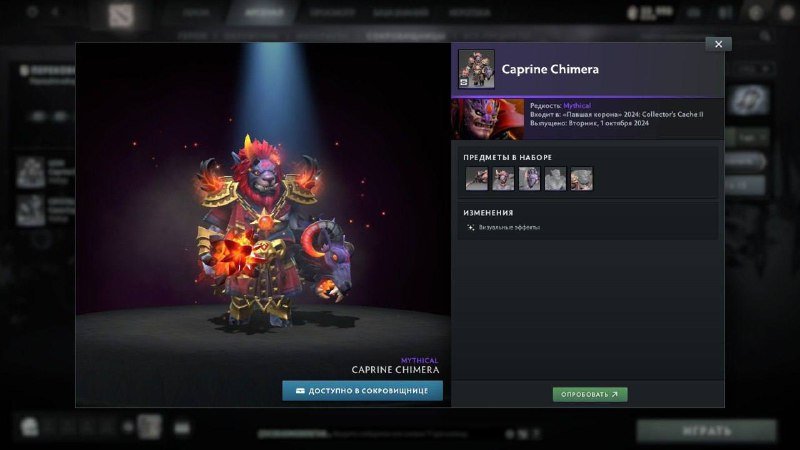Screen dimensions: 800x450
Task: Close the Caprine Chimera details popup
Action: coord(718,44)
